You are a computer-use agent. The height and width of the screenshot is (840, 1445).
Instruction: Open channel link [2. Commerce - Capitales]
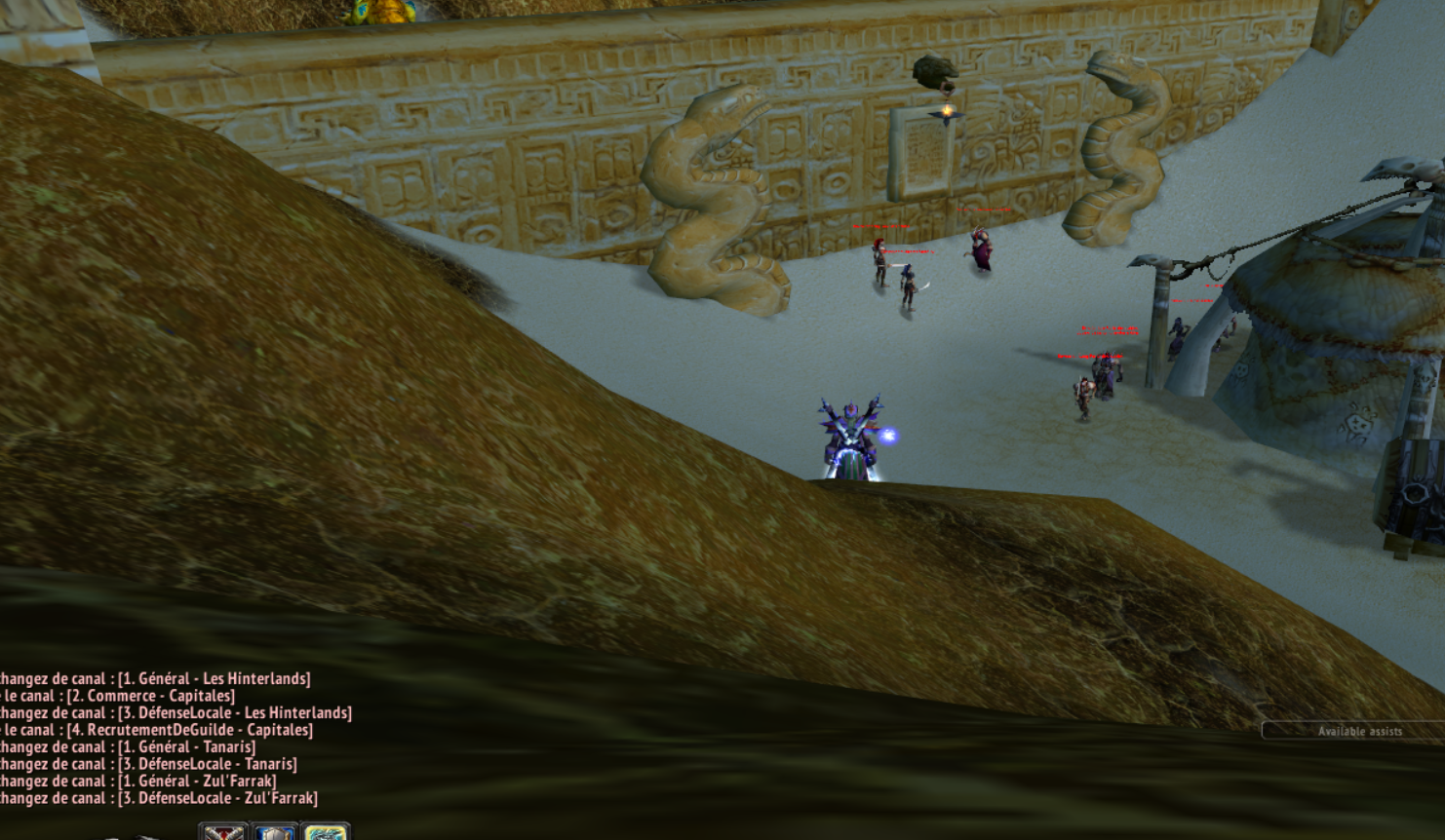pyautogui.click(x=152, y=696)
